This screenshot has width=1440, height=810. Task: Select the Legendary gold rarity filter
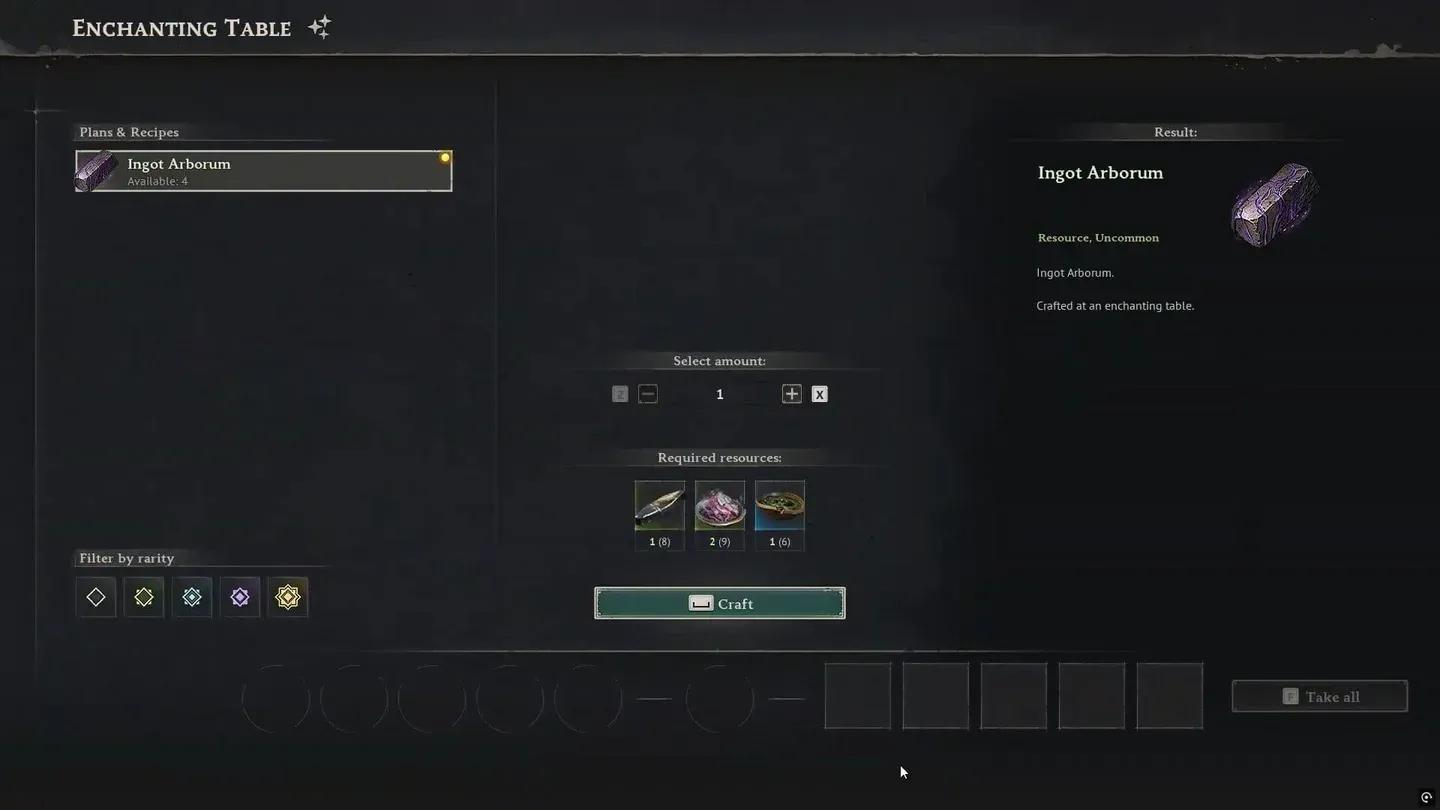(x=287, y=596)
